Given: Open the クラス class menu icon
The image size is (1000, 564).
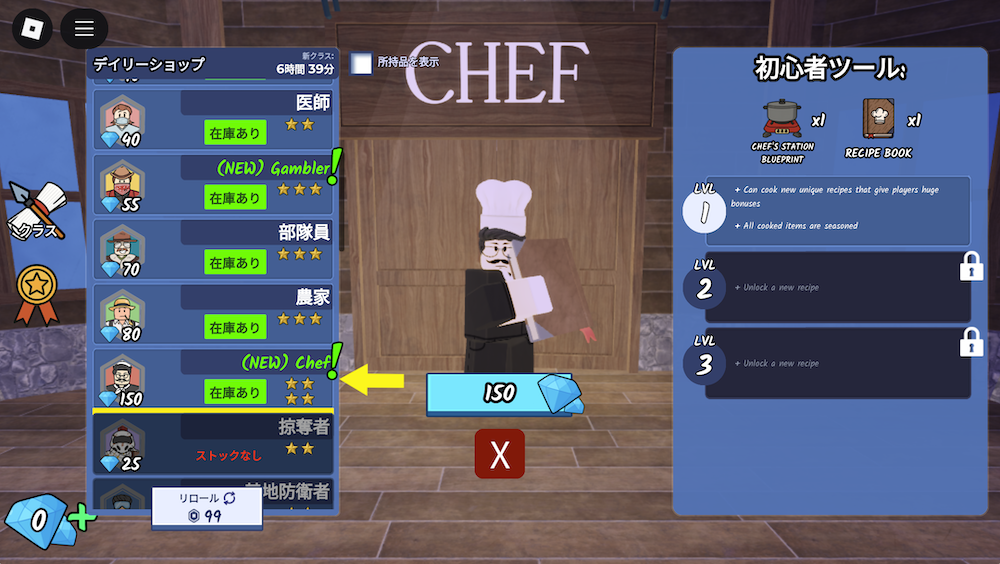Looking at the screenshot, I should (x=34, y=210).
